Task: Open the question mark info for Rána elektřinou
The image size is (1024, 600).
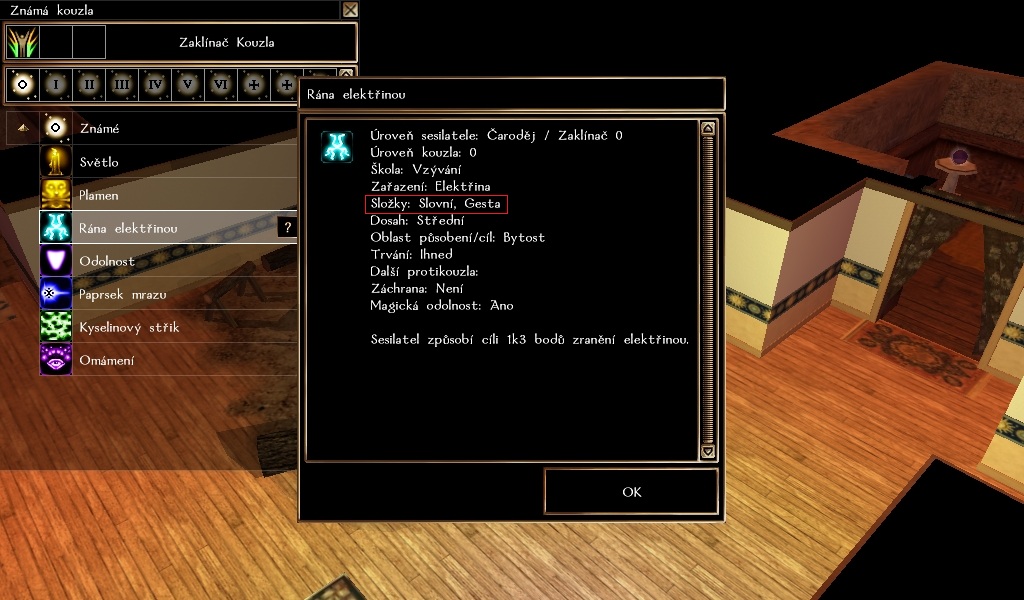Action: [288, 228]
